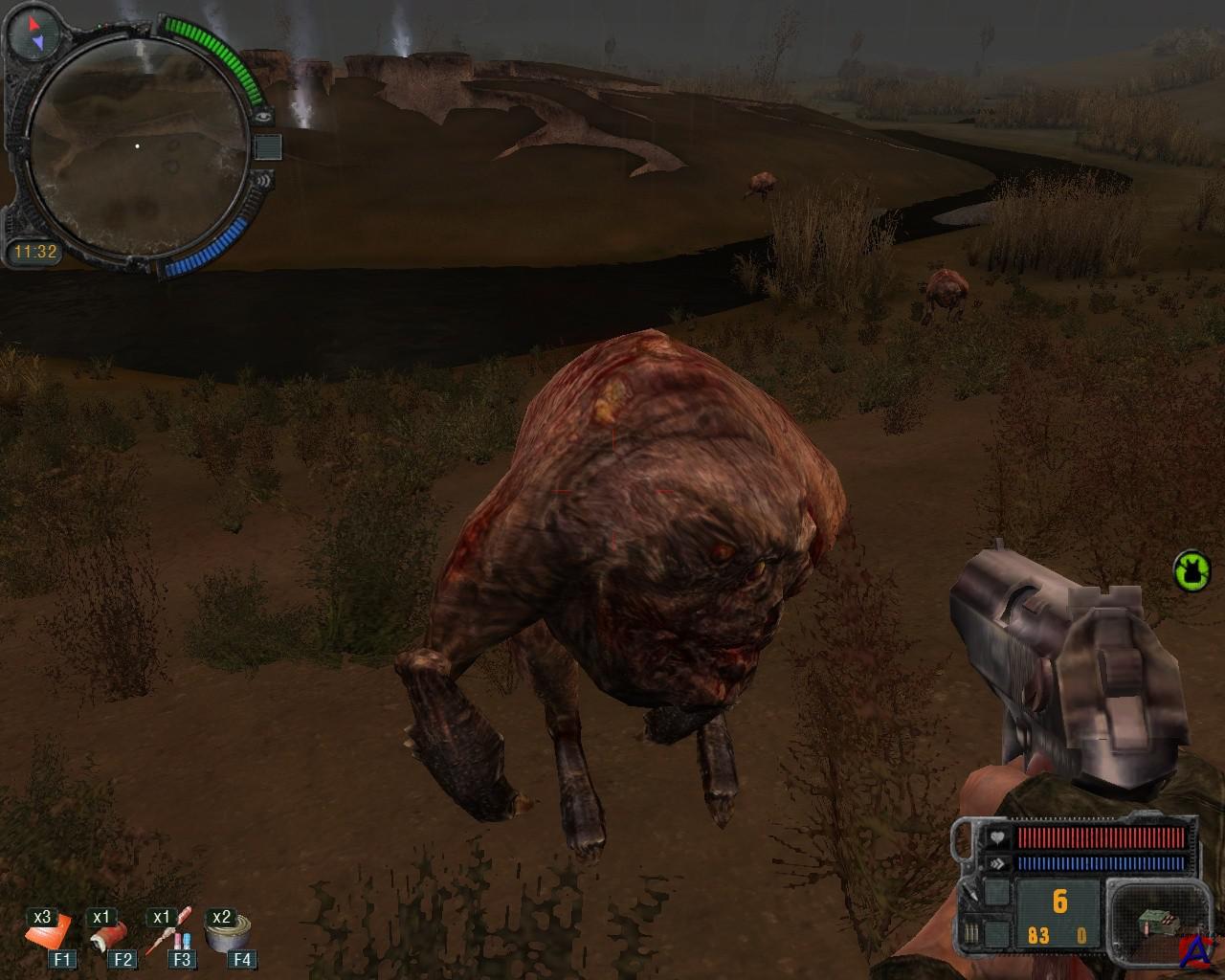Click the green radiation warning icon
Viewport: 1225px width, 980px height.
(1192, 570)
